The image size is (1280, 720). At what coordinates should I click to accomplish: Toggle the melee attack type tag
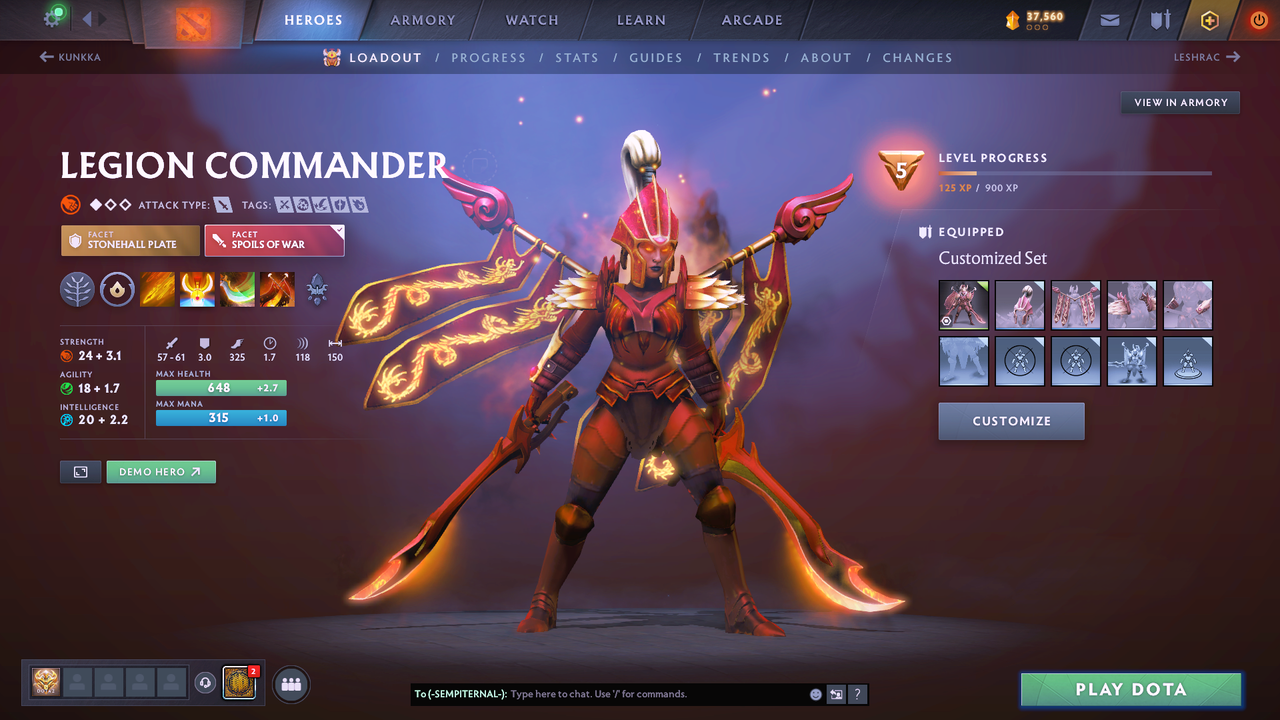point(222,204)
